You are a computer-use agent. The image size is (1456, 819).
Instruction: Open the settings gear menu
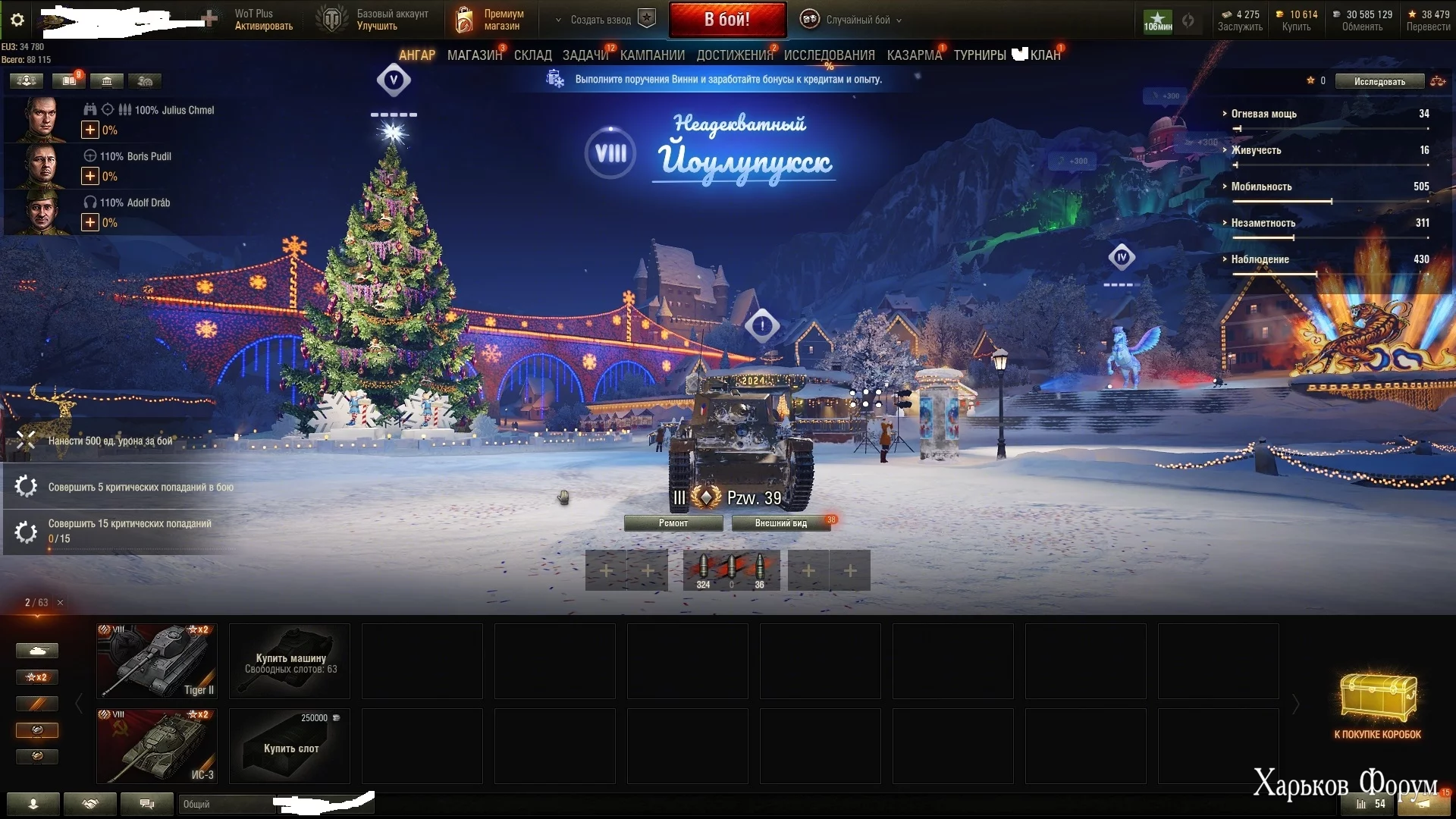[17, 20]
